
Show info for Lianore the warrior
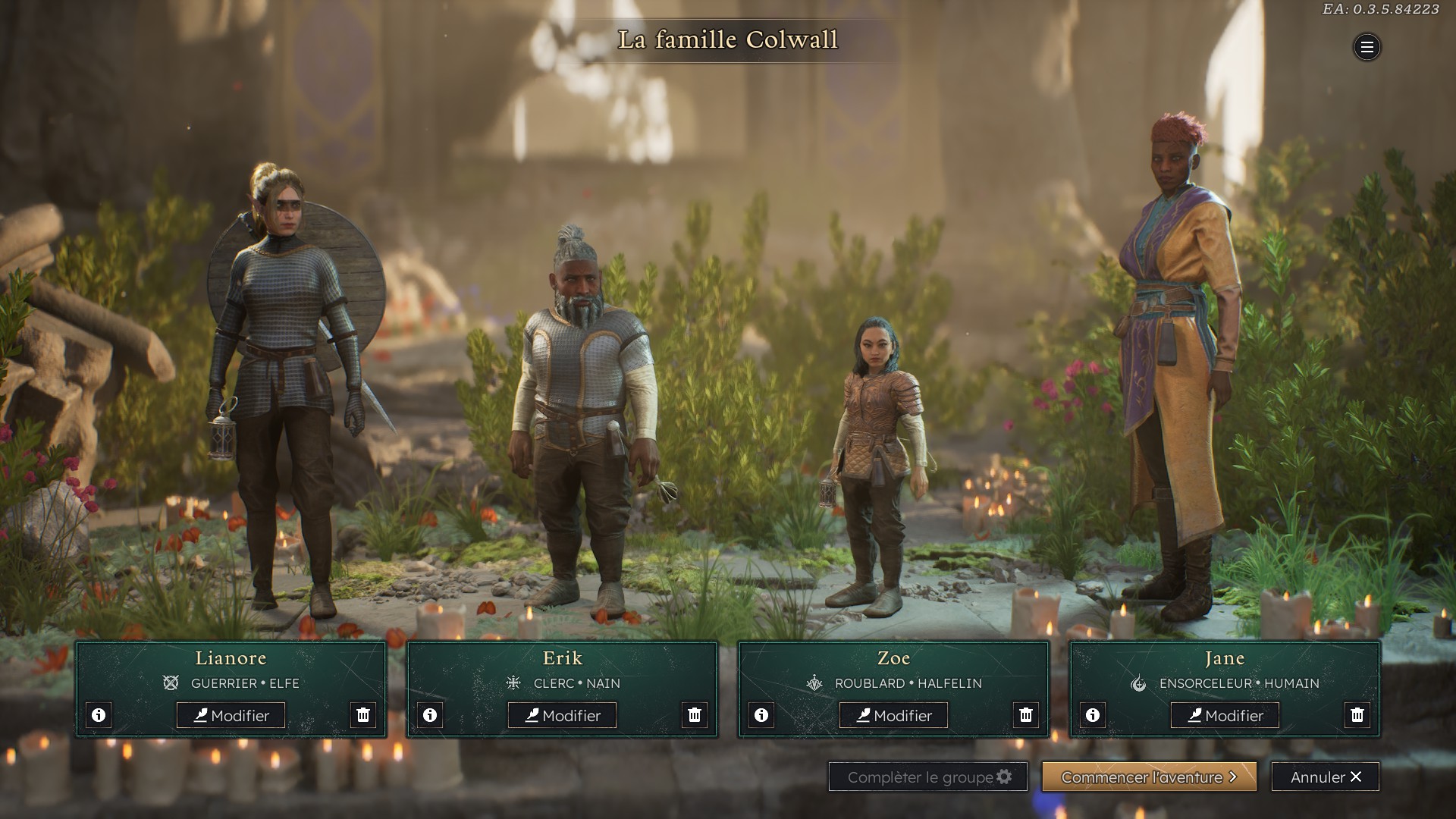(x=99, y=715)
